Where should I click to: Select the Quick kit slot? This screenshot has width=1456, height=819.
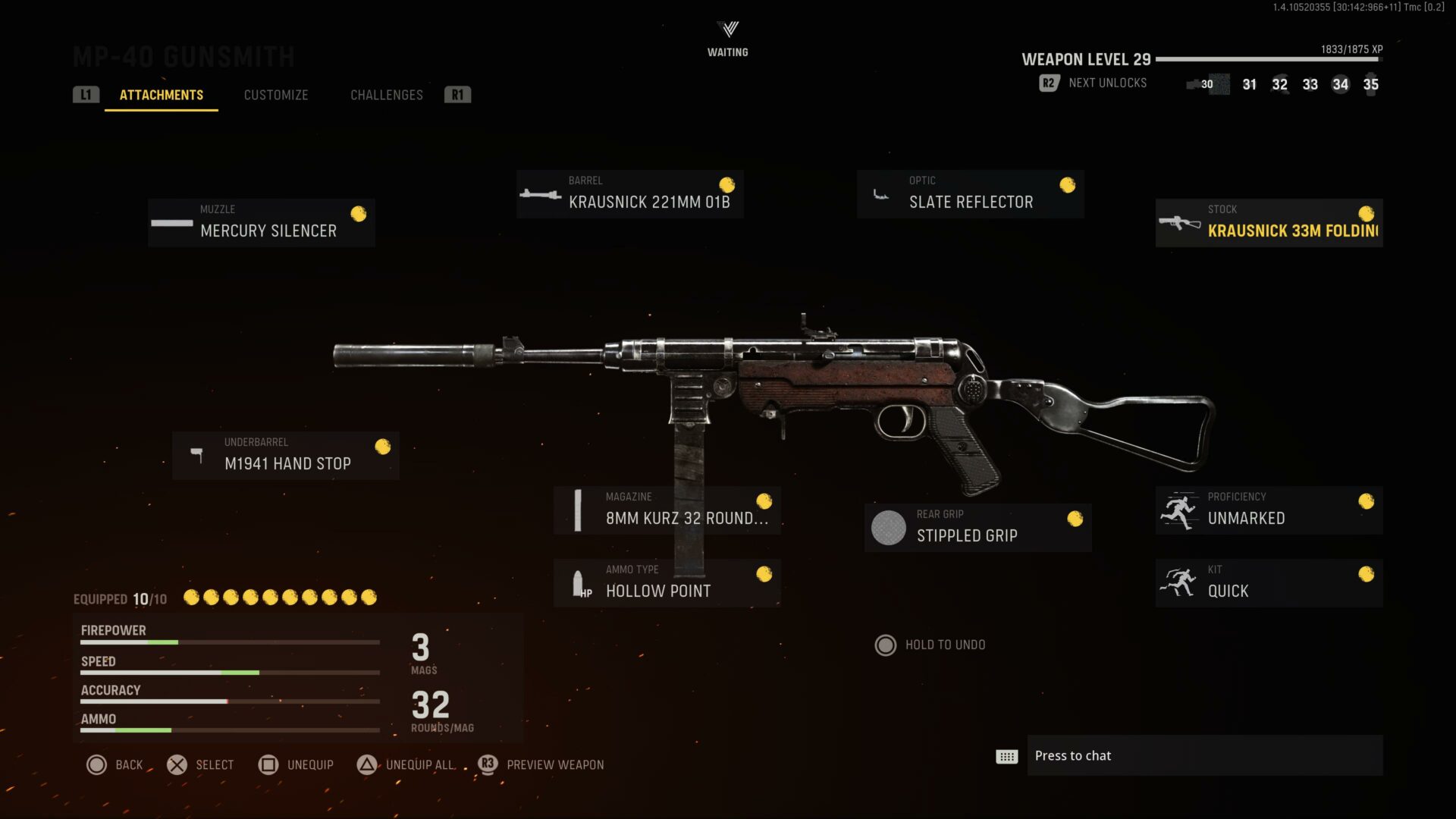point(1269,583)
